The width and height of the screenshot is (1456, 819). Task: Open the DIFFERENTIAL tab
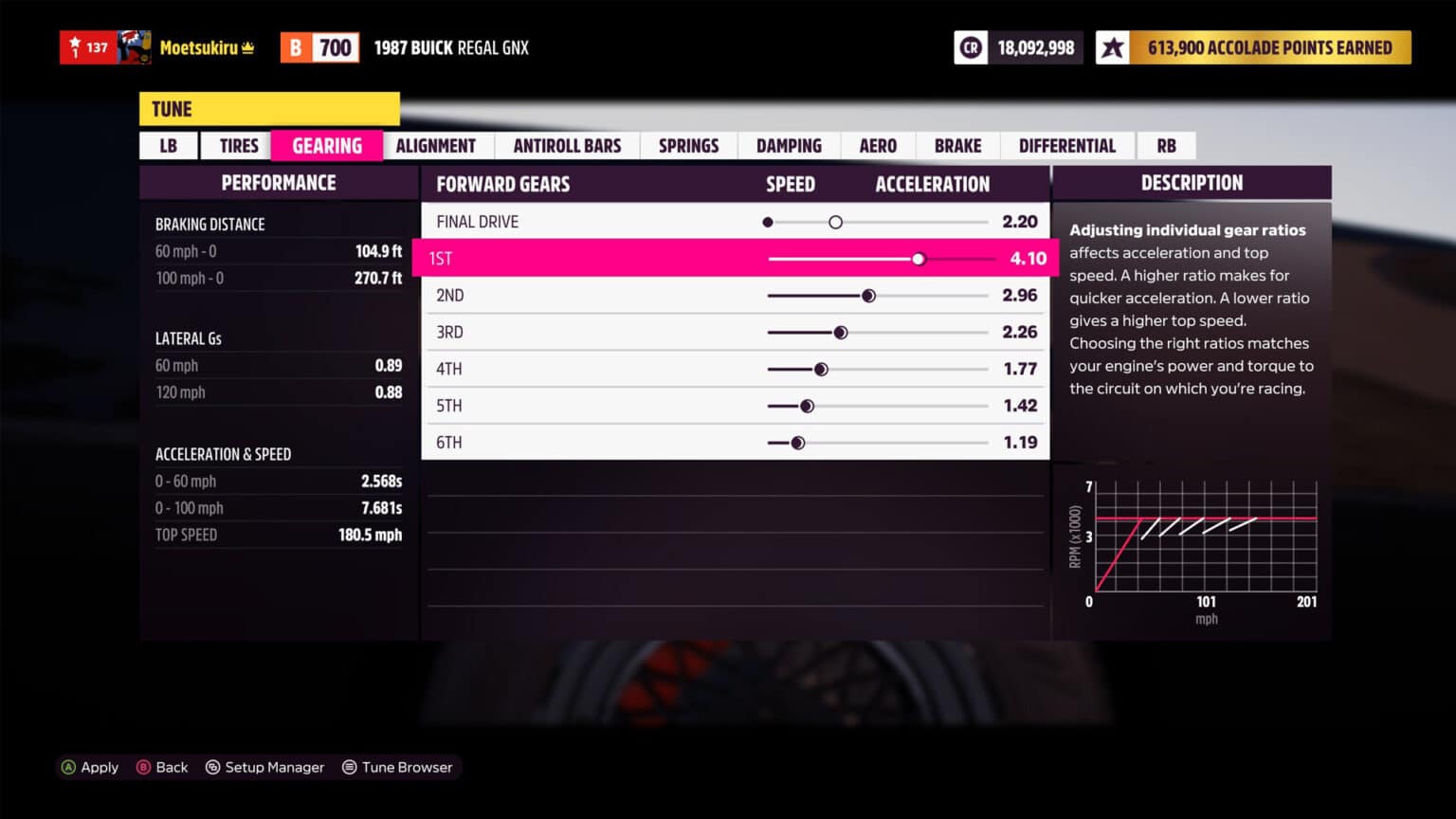(1067, 145)
